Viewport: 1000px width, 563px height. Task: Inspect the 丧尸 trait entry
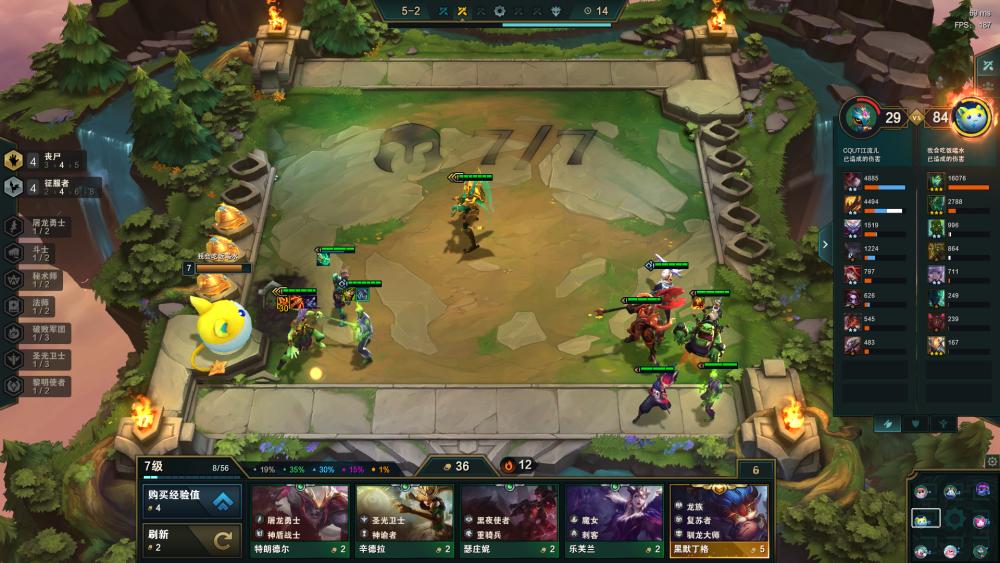(x=40, y=160)
